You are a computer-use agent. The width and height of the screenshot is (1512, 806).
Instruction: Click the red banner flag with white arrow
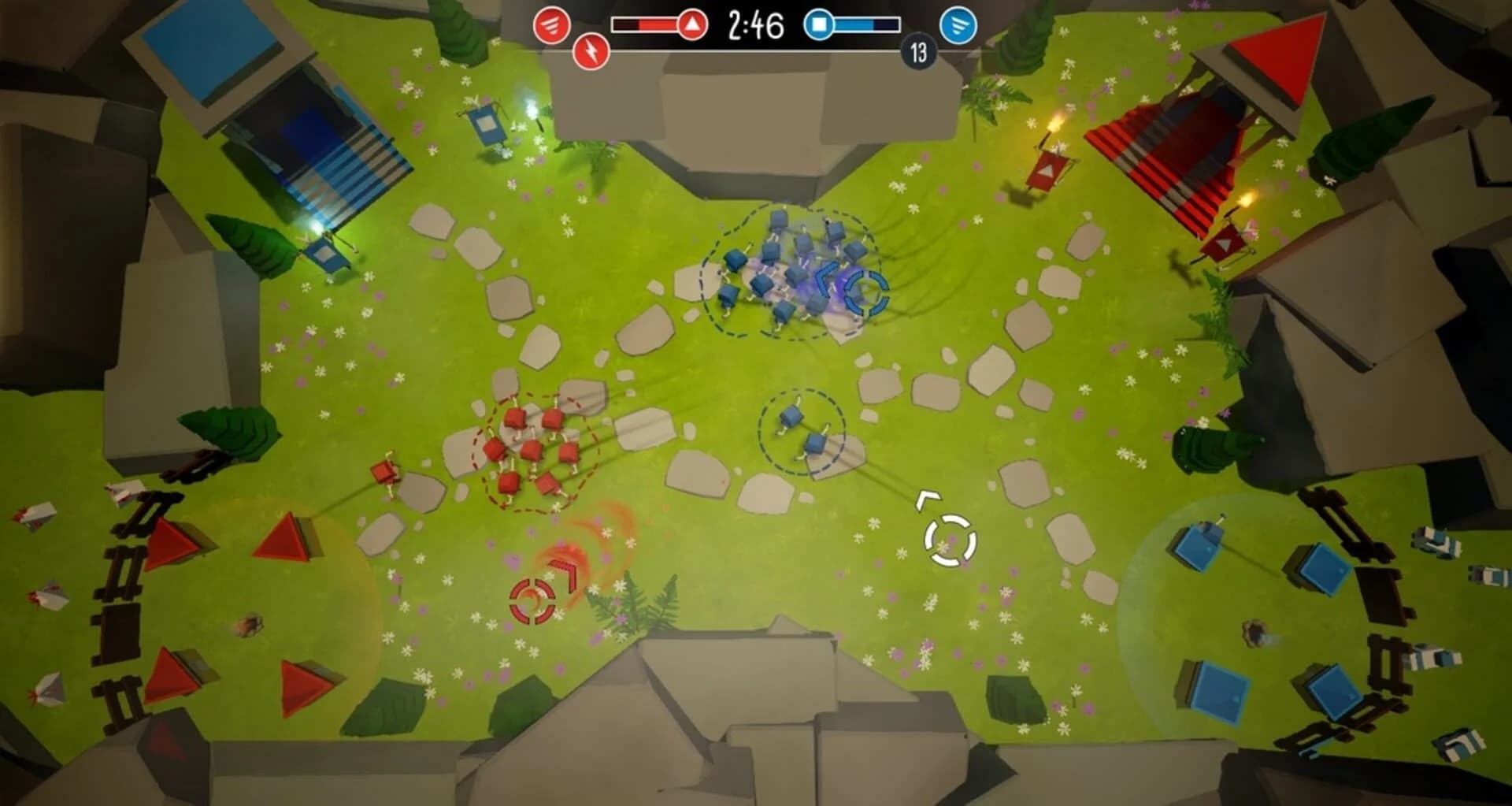click(1047, 169)
